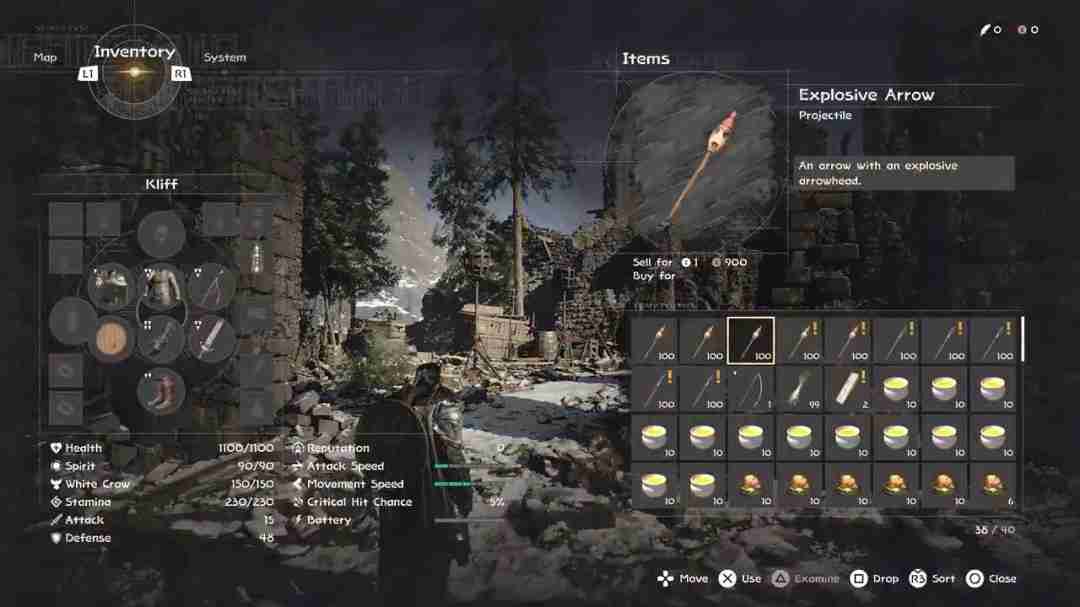This screenshot has height=607, width=1080.
Task: Open the System tab
Action: point(225,57)
